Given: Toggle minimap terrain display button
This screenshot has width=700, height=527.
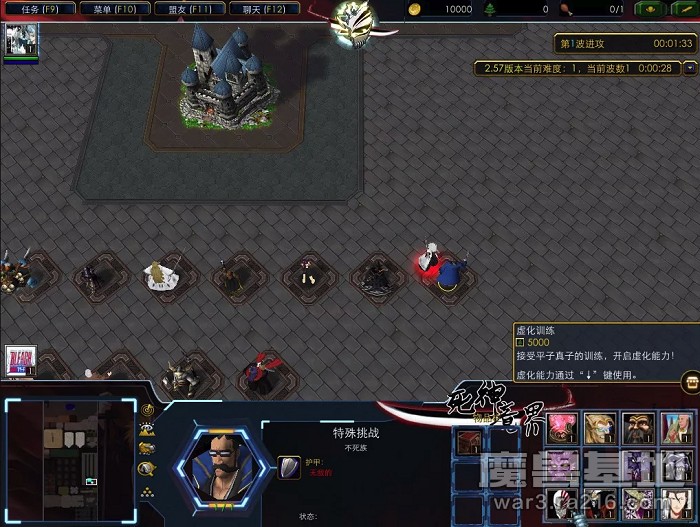Looking at the screenshot, I should [147, 430].
